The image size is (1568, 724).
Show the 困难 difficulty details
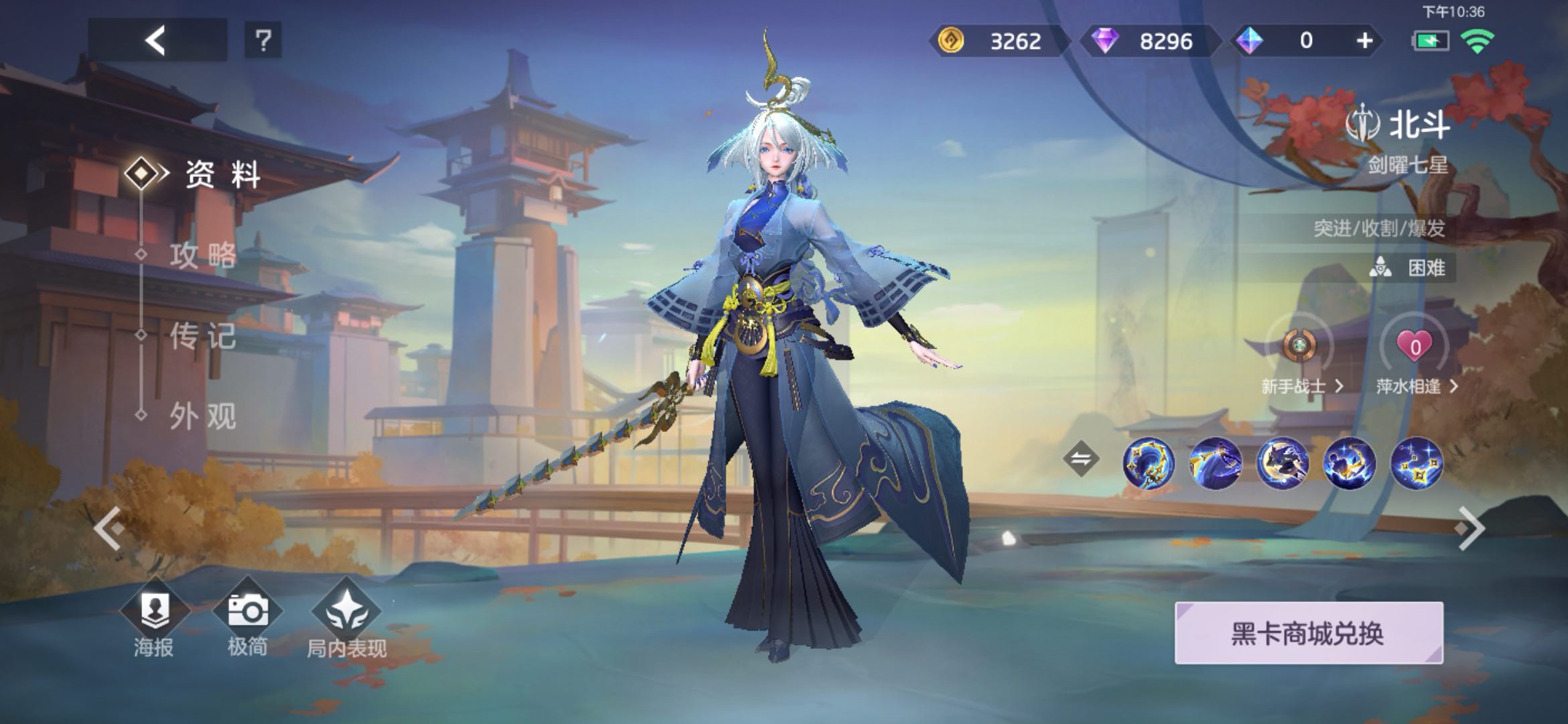(x=1413, y=268)
